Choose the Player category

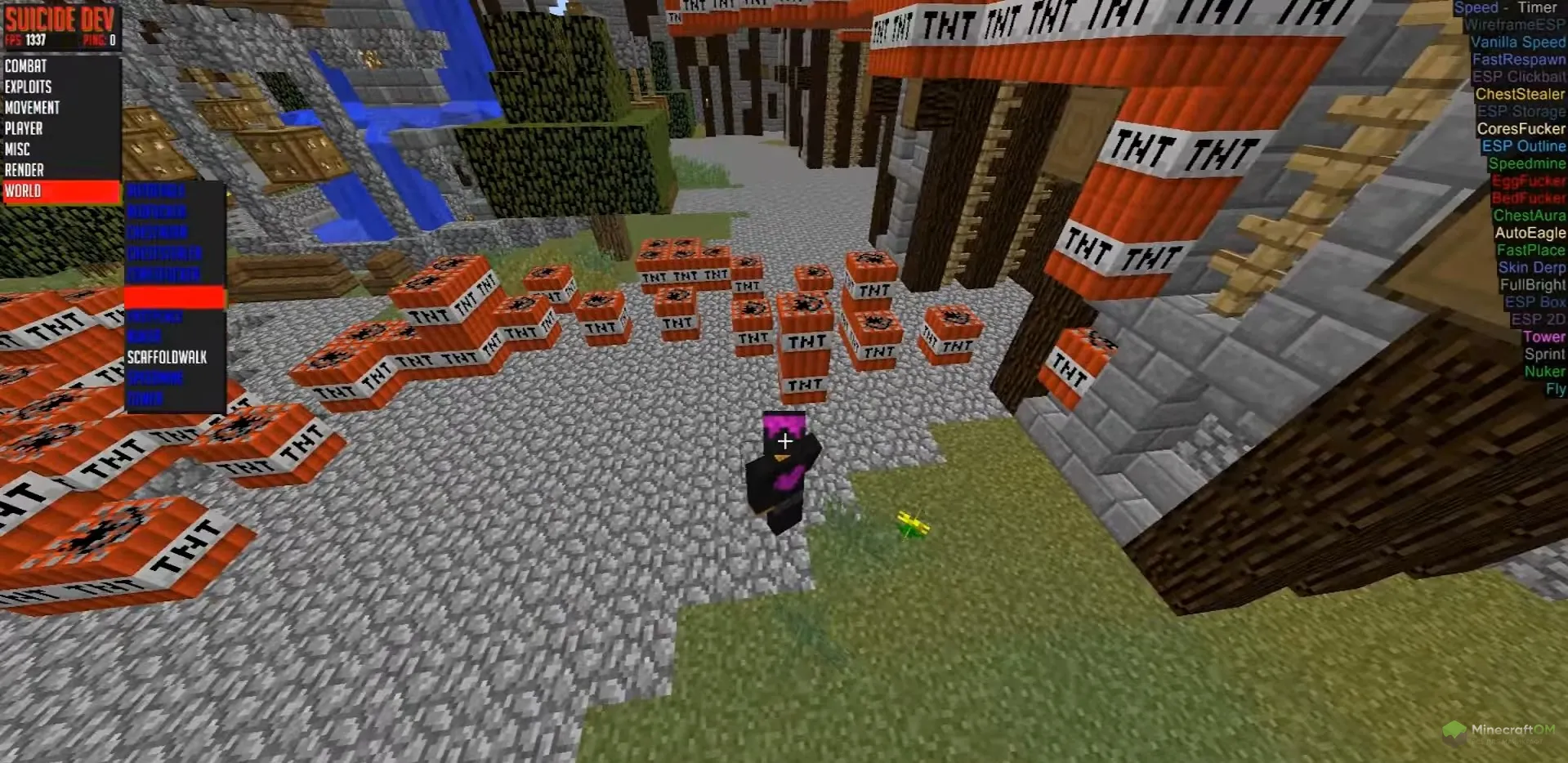25,128
